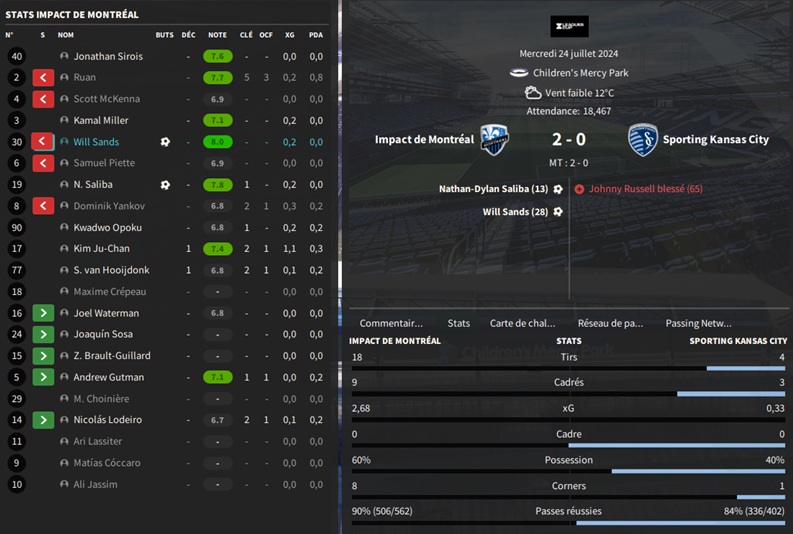Open Impact de Montréal team name
Screen dimensions: 793x534
coord(424,140)
